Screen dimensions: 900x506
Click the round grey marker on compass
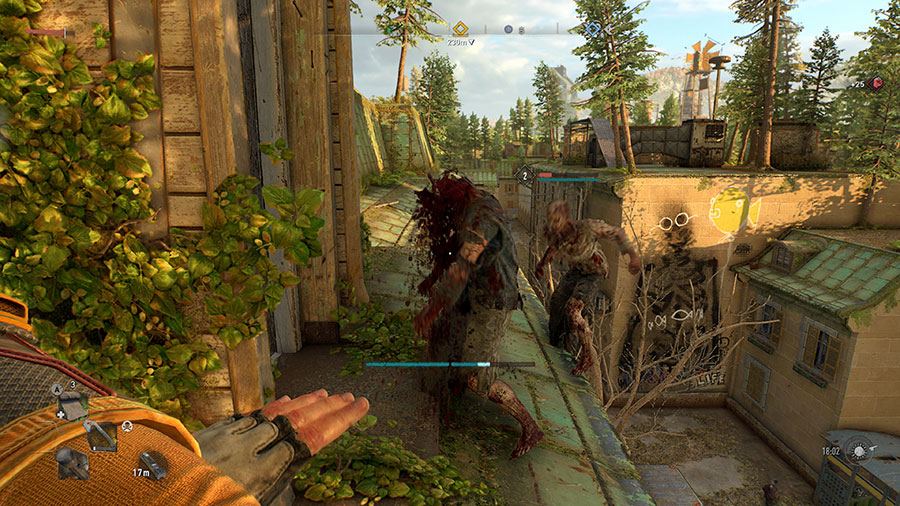508,30
